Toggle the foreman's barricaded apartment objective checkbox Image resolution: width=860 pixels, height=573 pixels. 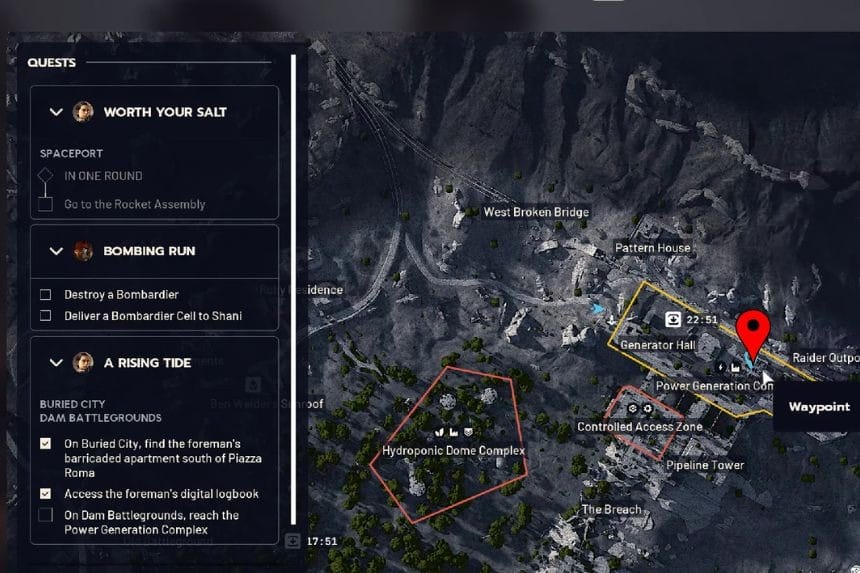pyautogui.click(x=45, y=443)
